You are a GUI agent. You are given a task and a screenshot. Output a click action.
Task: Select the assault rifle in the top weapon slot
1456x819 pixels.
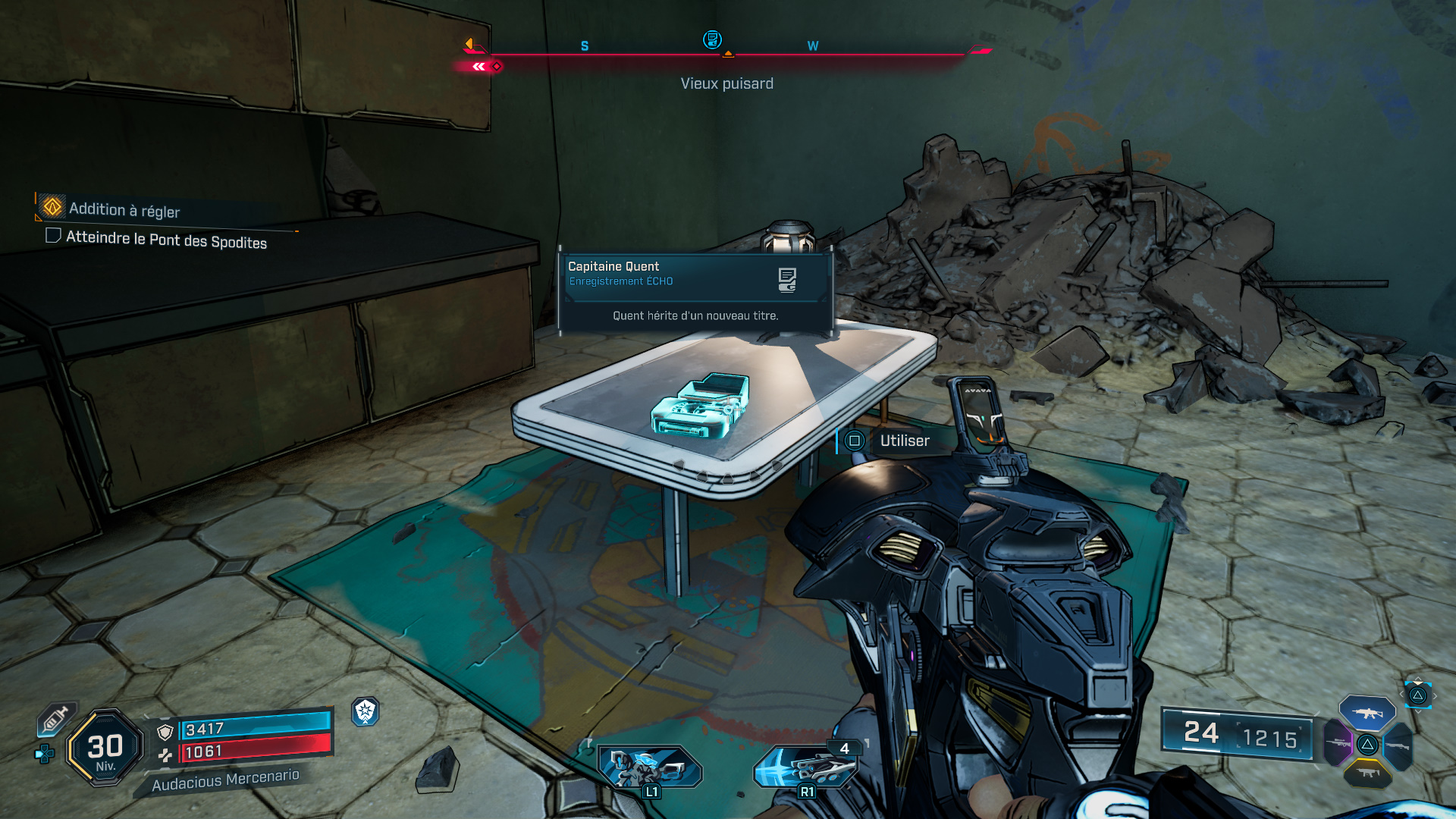[x=1367, y=713]
